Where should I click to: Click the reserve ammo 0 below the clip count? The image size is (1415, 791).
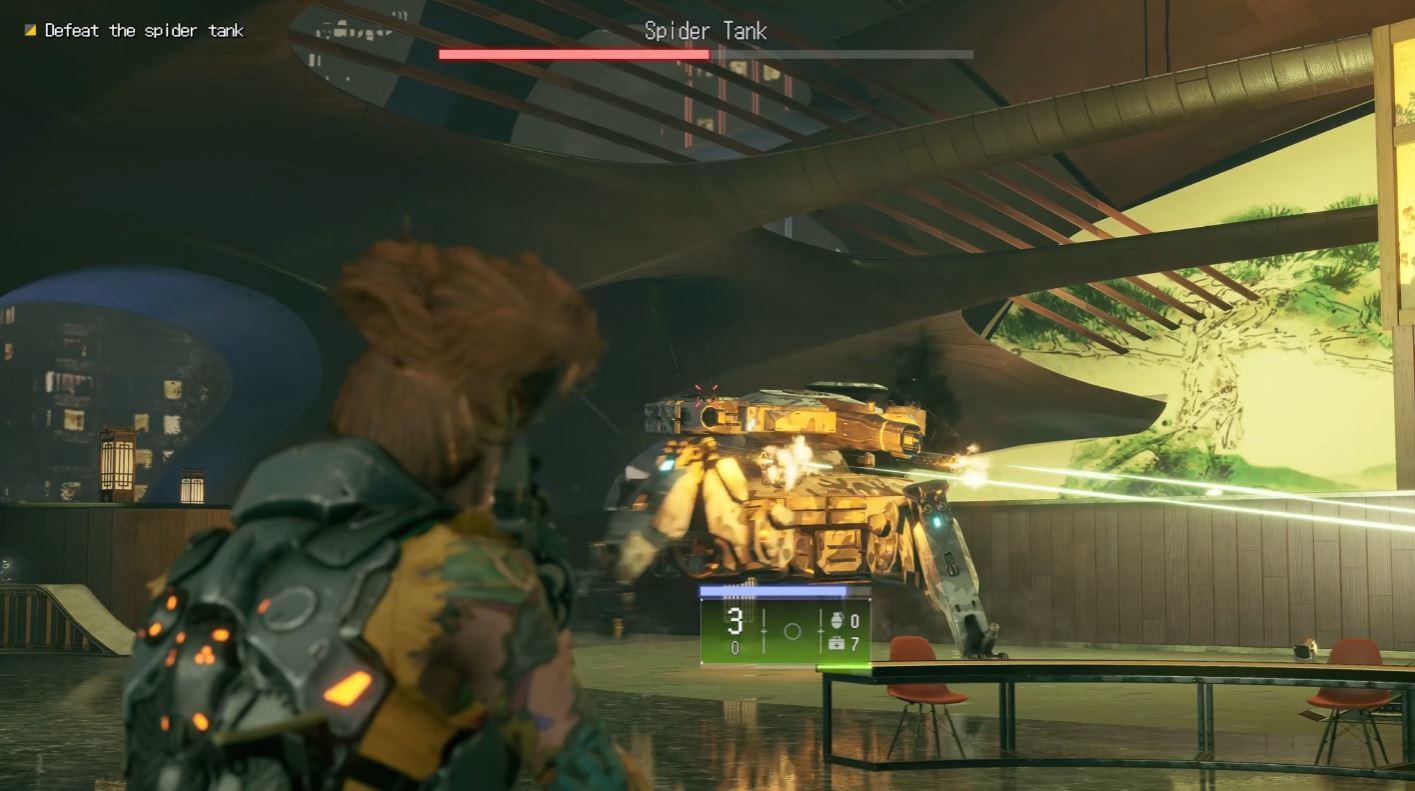(x=735, y=646)
